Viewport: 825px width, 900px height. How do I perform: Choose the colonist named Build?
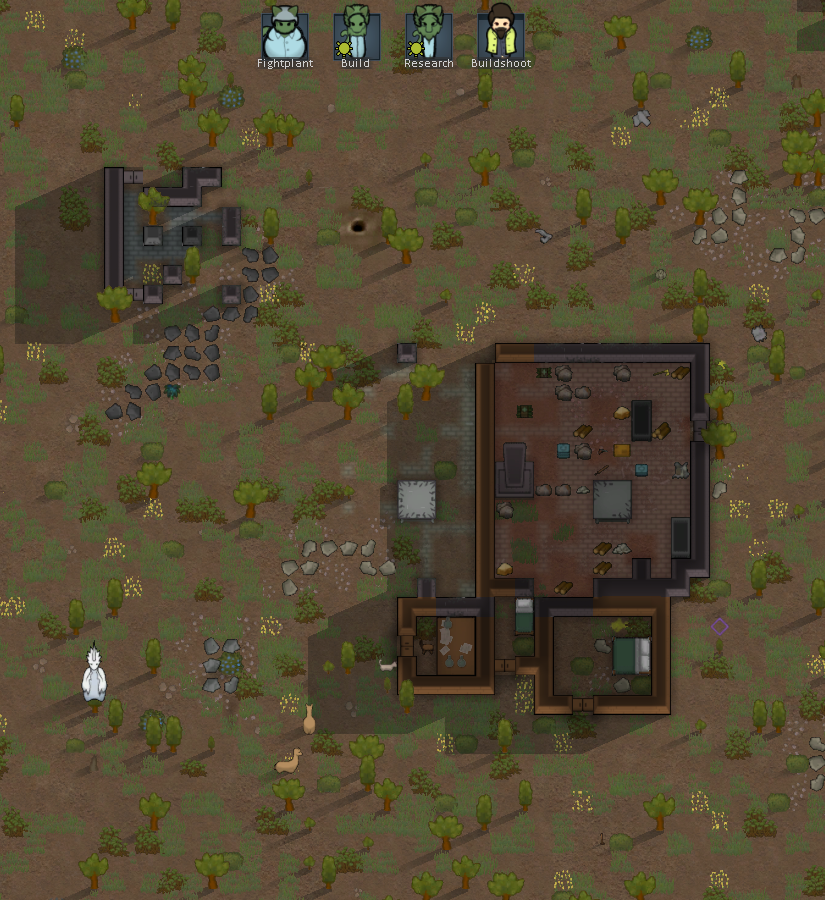pos(357,34)
